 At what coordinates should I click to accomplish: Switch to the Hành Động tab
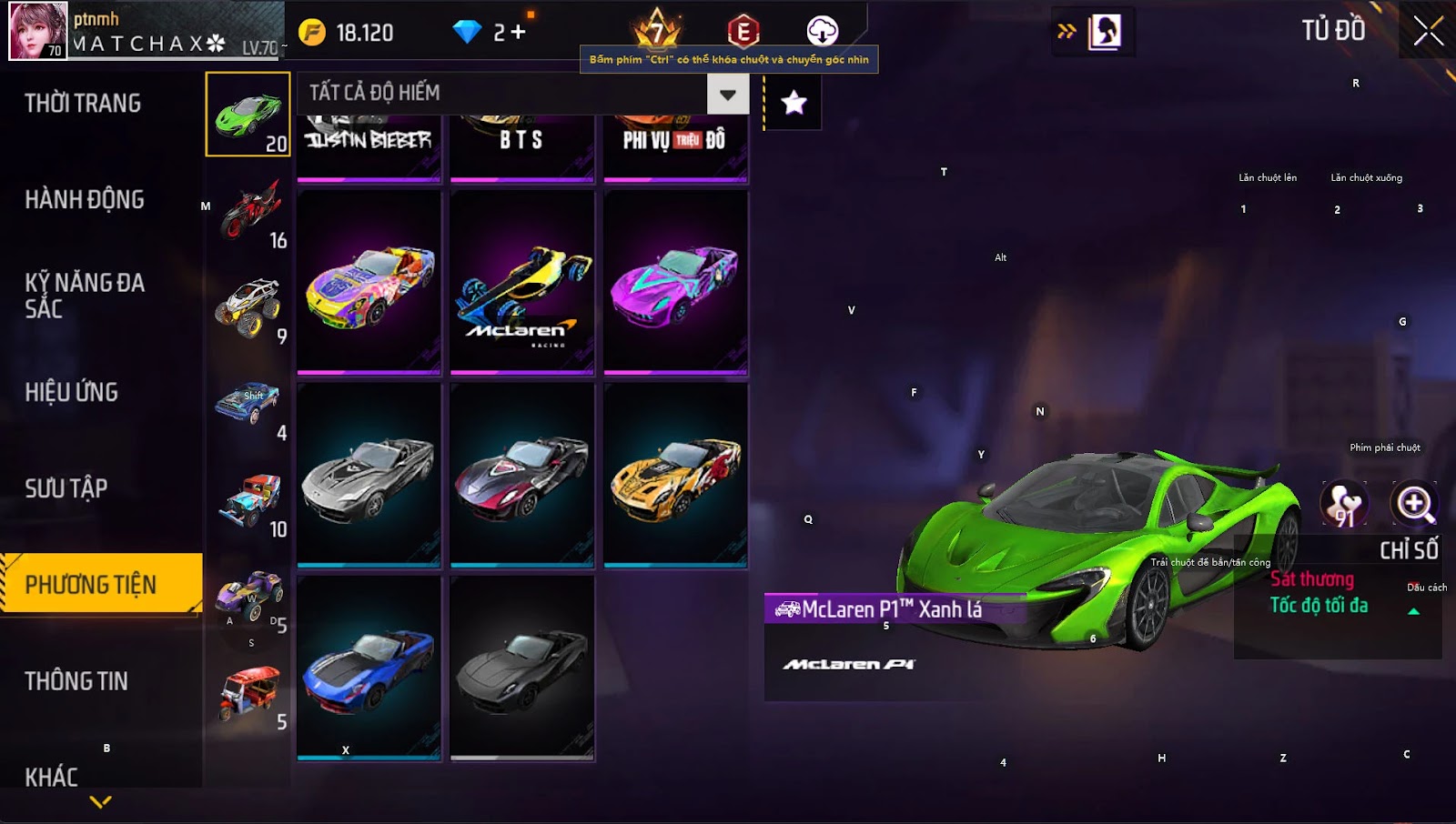pos(85,200)
